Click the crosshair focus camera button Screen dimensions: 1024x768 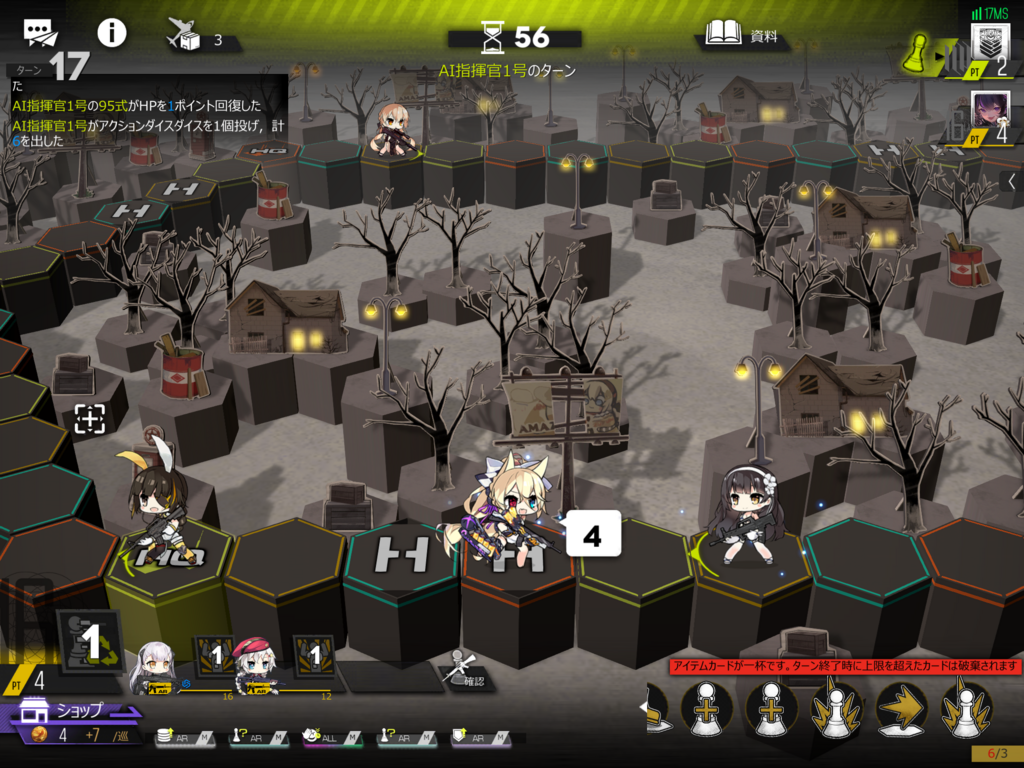pos(89,419)
